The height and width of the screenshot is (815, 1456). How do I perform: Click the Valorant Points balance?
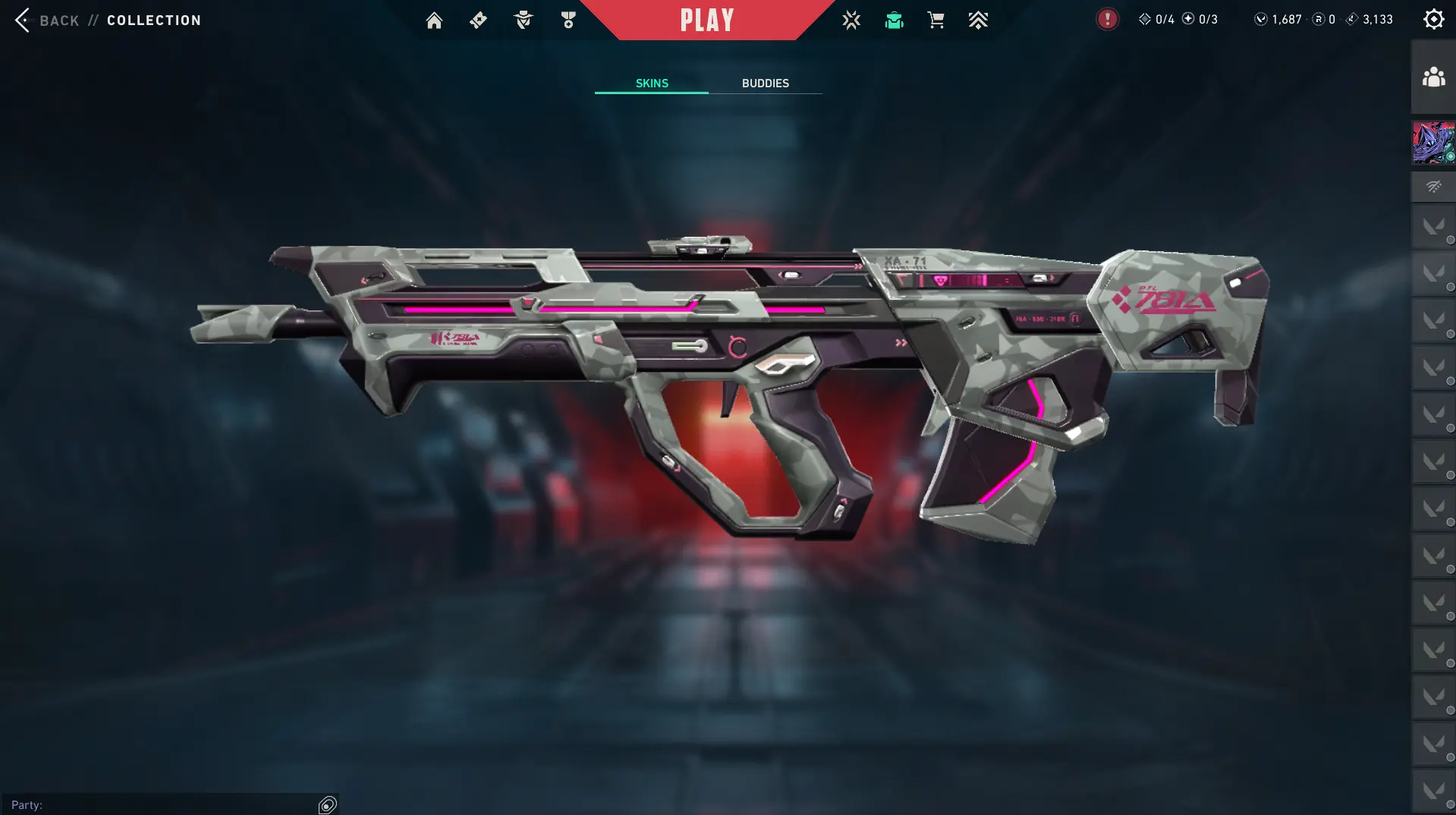[x=1278, y=20]
